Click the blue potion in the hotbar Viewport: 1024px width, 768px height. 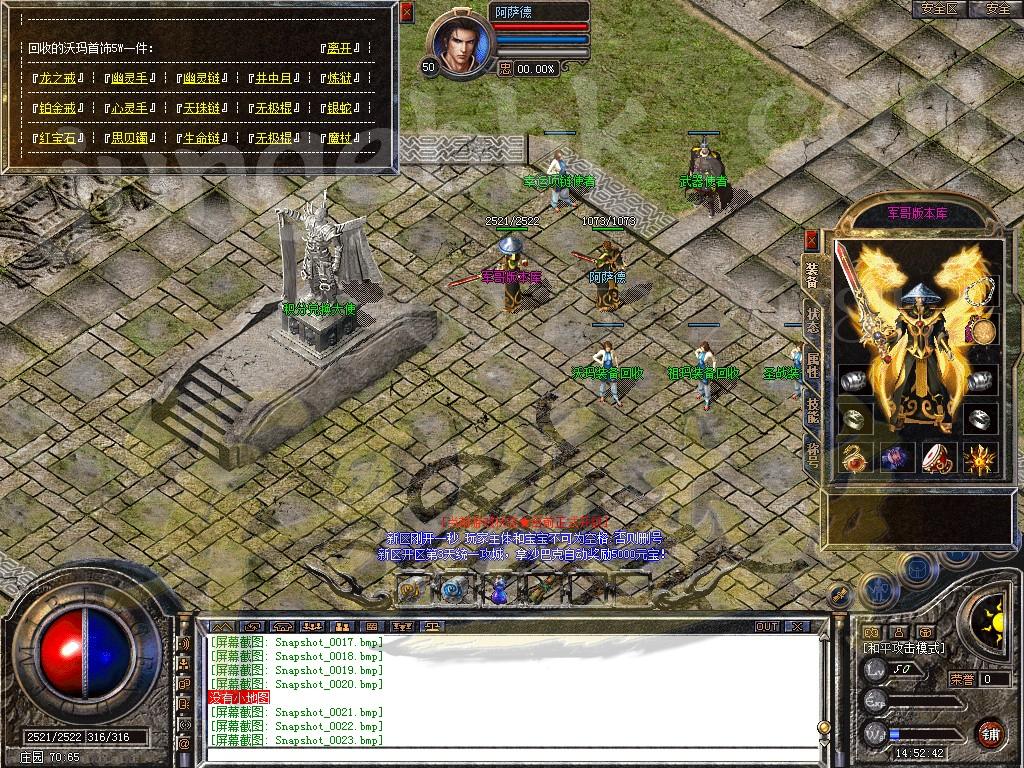click(x=497, y=590)
